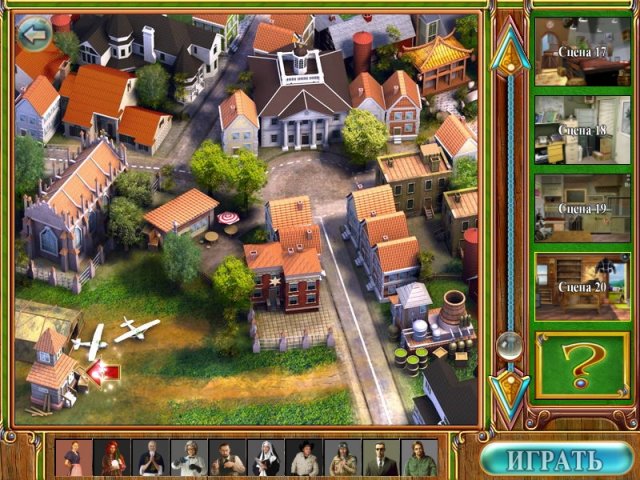Go back with the arrow button
This screenshot has width=640, height=480.
point(37,35)
